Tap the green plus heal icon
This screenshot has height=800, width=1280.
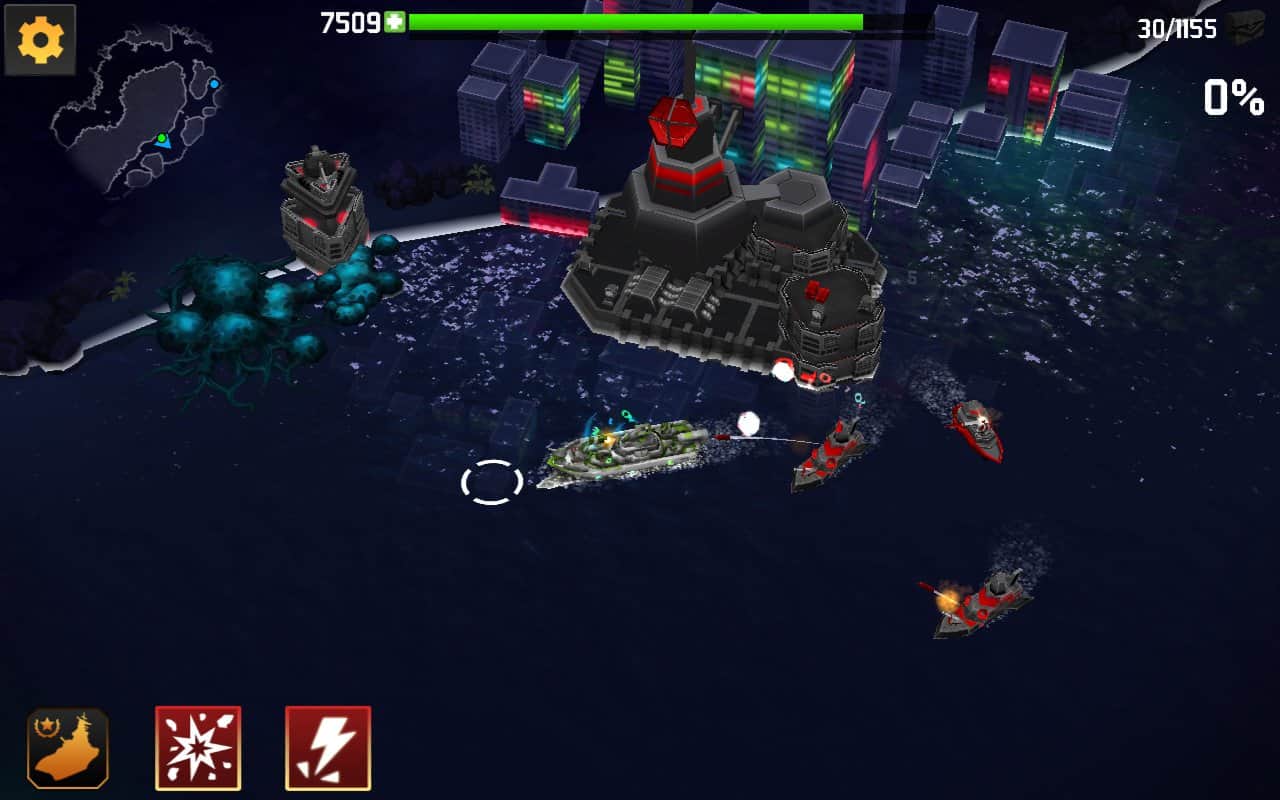pos(395,23)
